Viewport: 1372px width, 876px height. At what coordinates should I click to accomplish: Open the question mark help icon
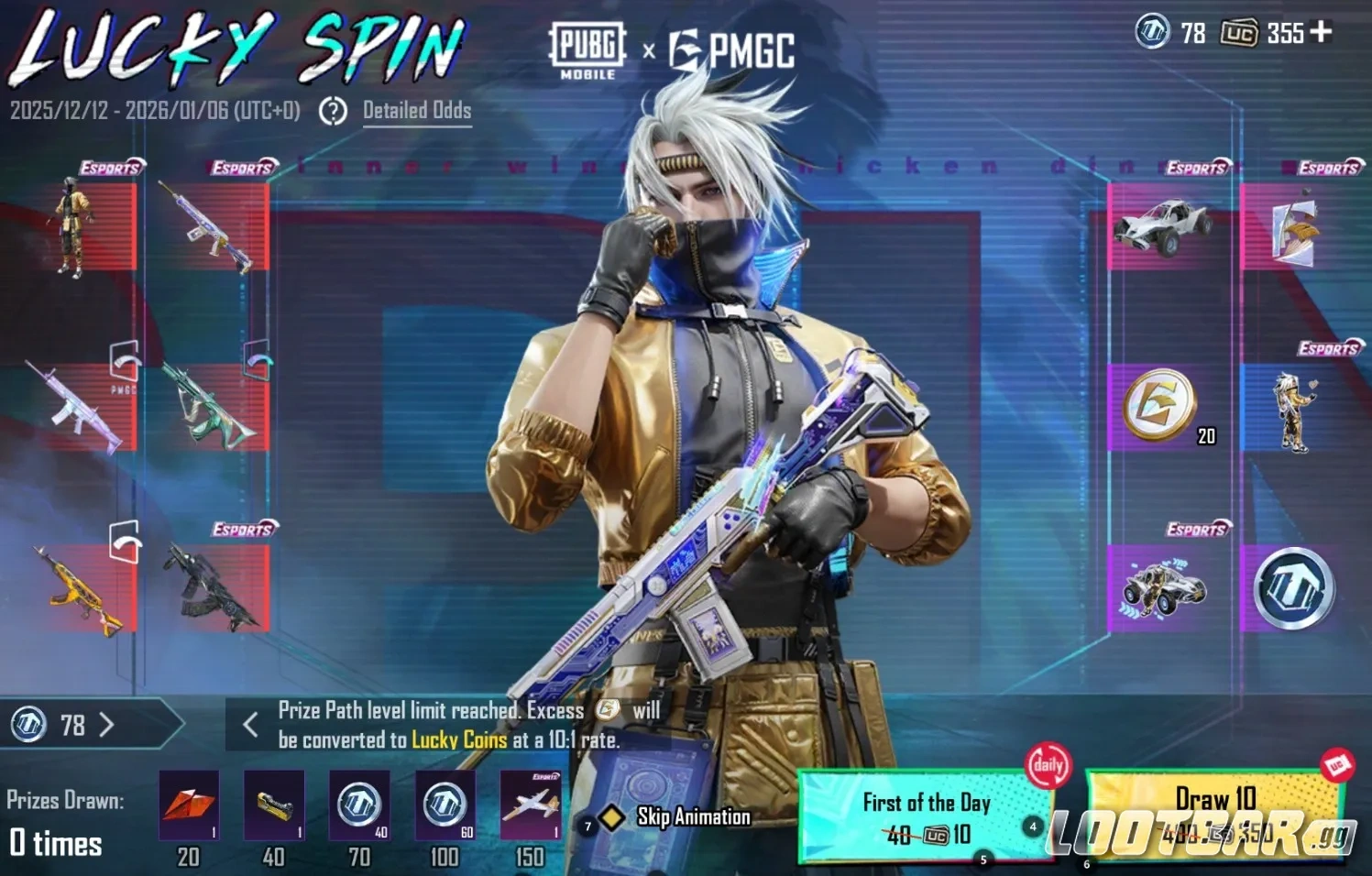tap(332, 111)
